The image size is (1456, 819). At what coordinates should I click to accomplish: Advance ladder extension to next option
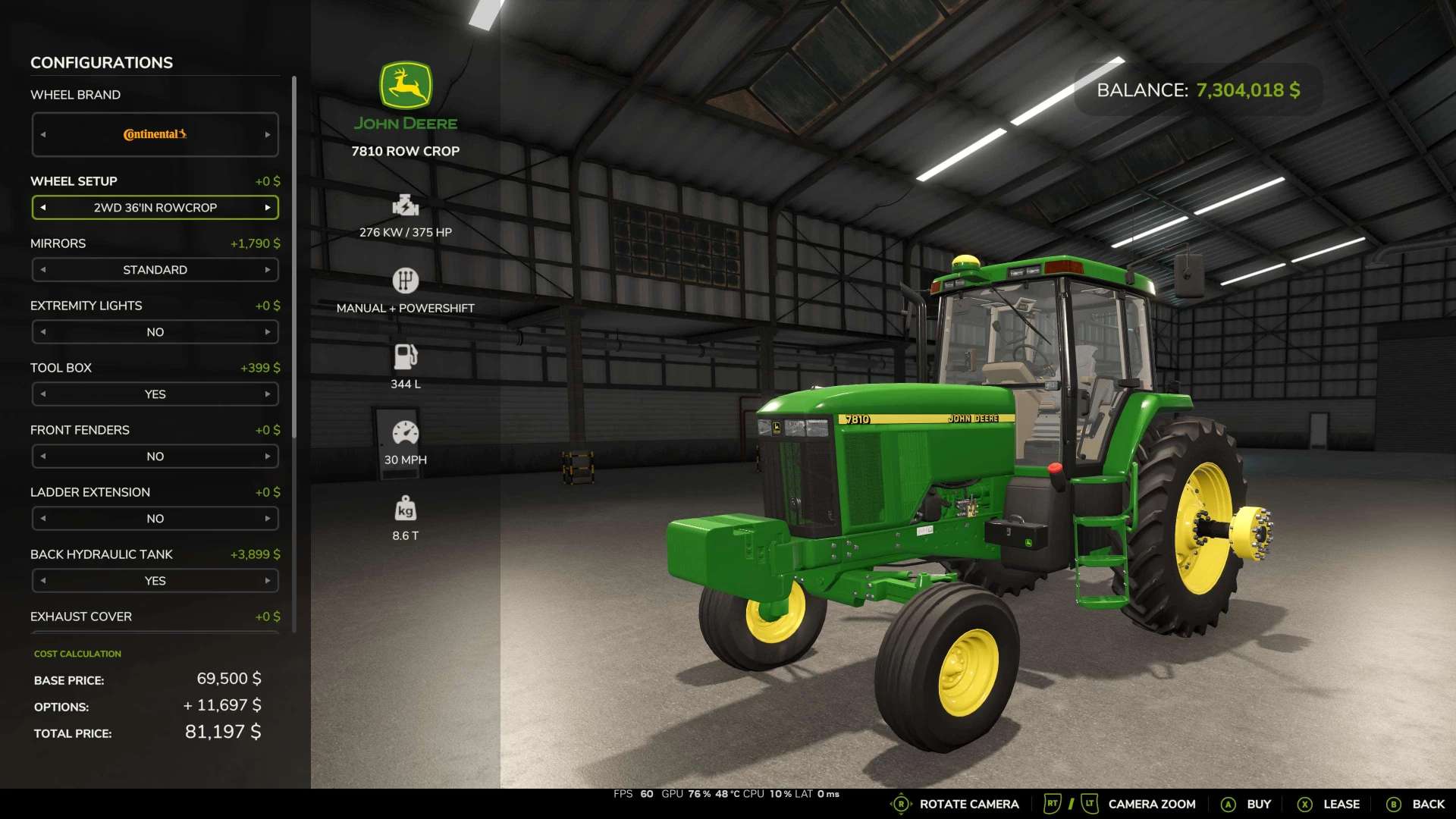[x=268, y=519]
